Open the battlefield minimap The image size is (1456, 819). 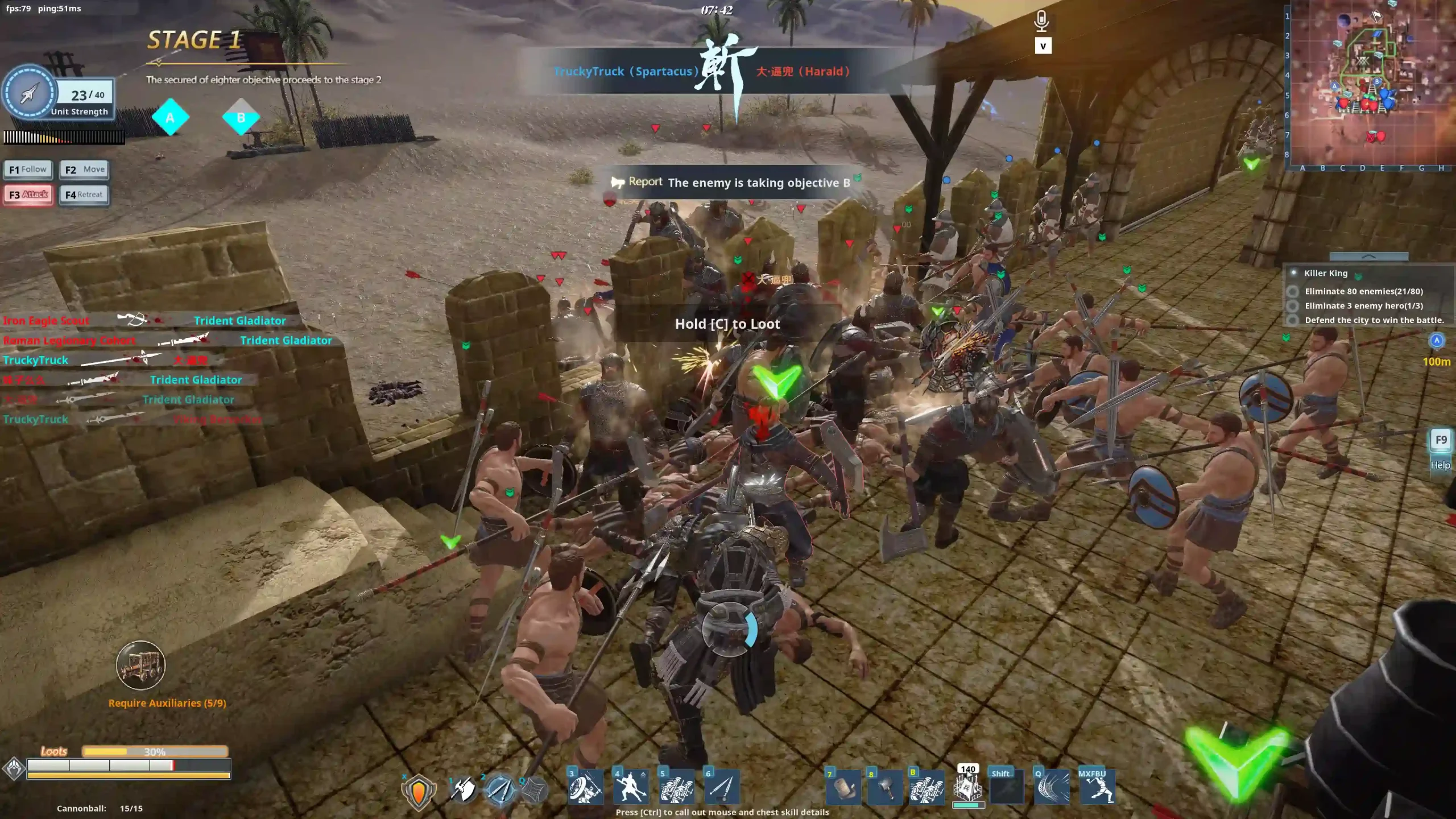point(1371,84)
